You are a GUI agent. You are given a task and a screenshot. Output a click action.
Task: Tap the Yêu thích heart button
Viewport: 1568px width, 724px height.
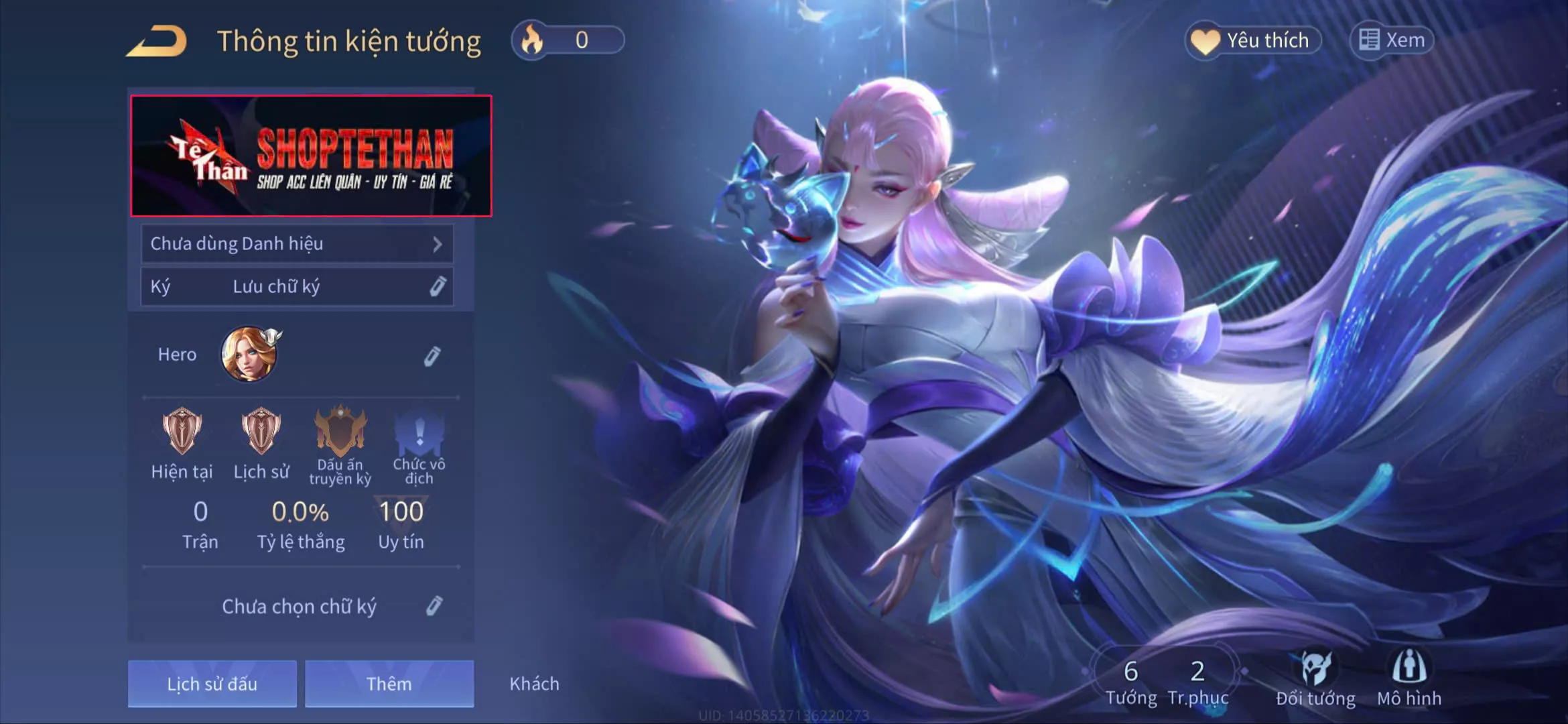click(x=1253, y=40)
